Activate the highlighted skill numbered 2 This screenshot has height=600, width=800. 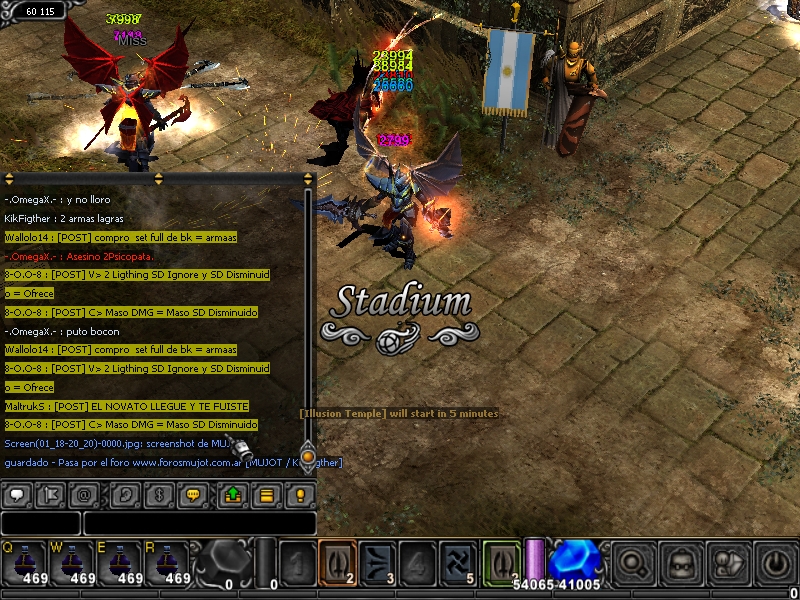coord(337,562)
